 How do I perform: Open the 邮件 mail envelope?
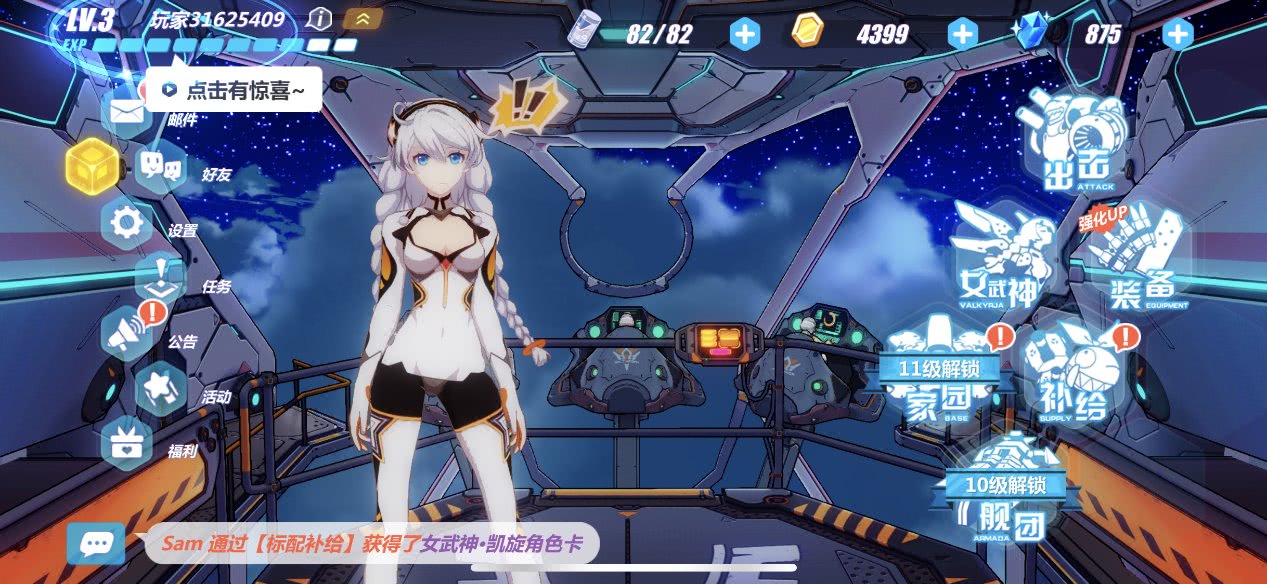(128, 113)
